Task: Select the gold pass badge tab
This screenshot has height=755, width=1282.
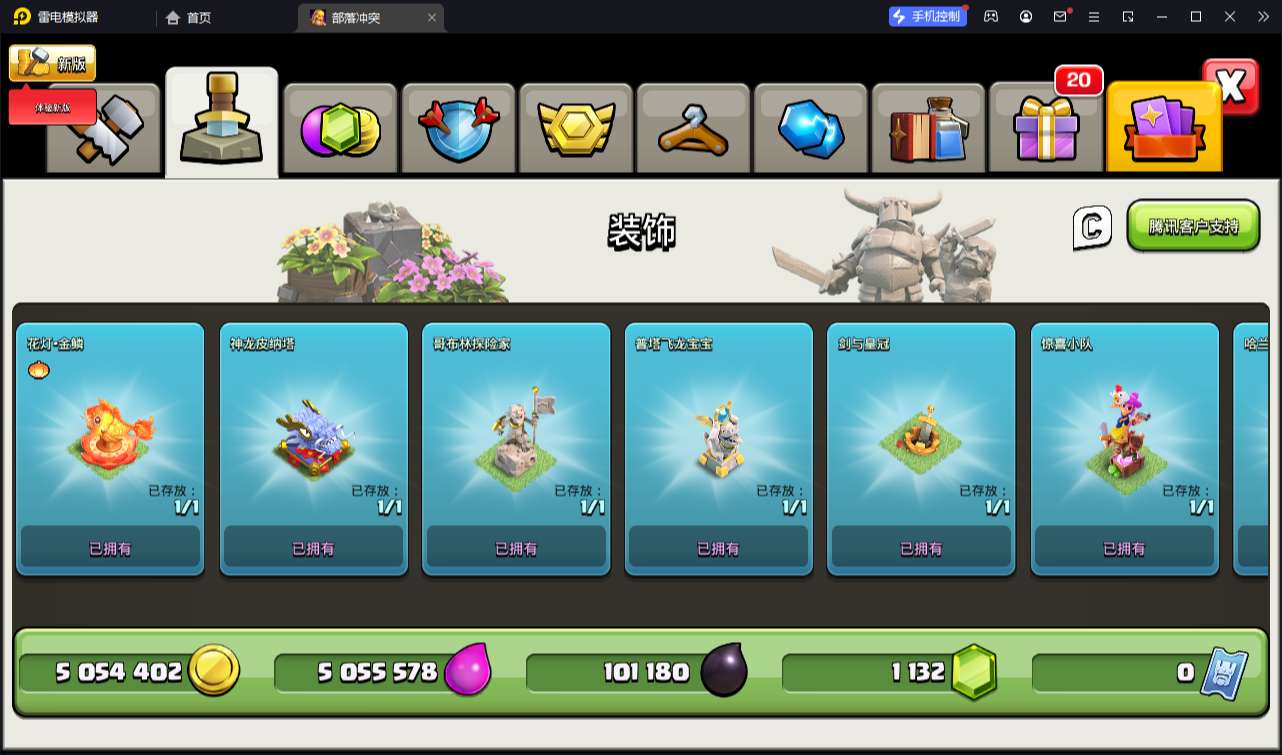Action: point(575,129)
